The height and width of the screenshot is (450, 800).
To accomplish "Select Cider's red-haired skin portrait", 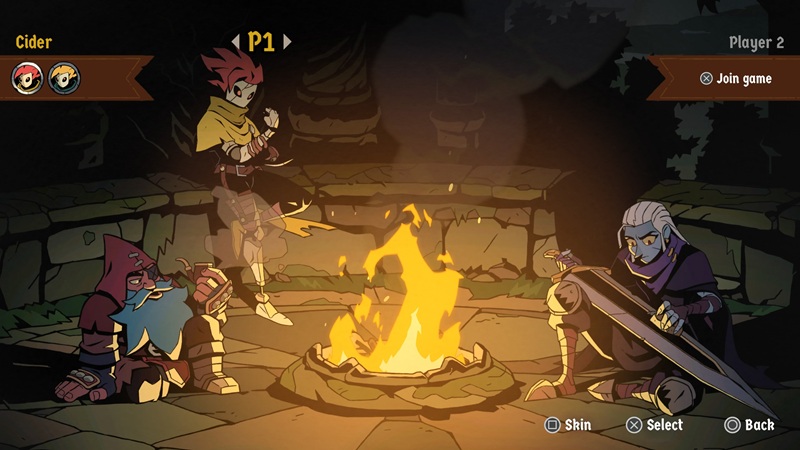I will [x=27, y=77].
